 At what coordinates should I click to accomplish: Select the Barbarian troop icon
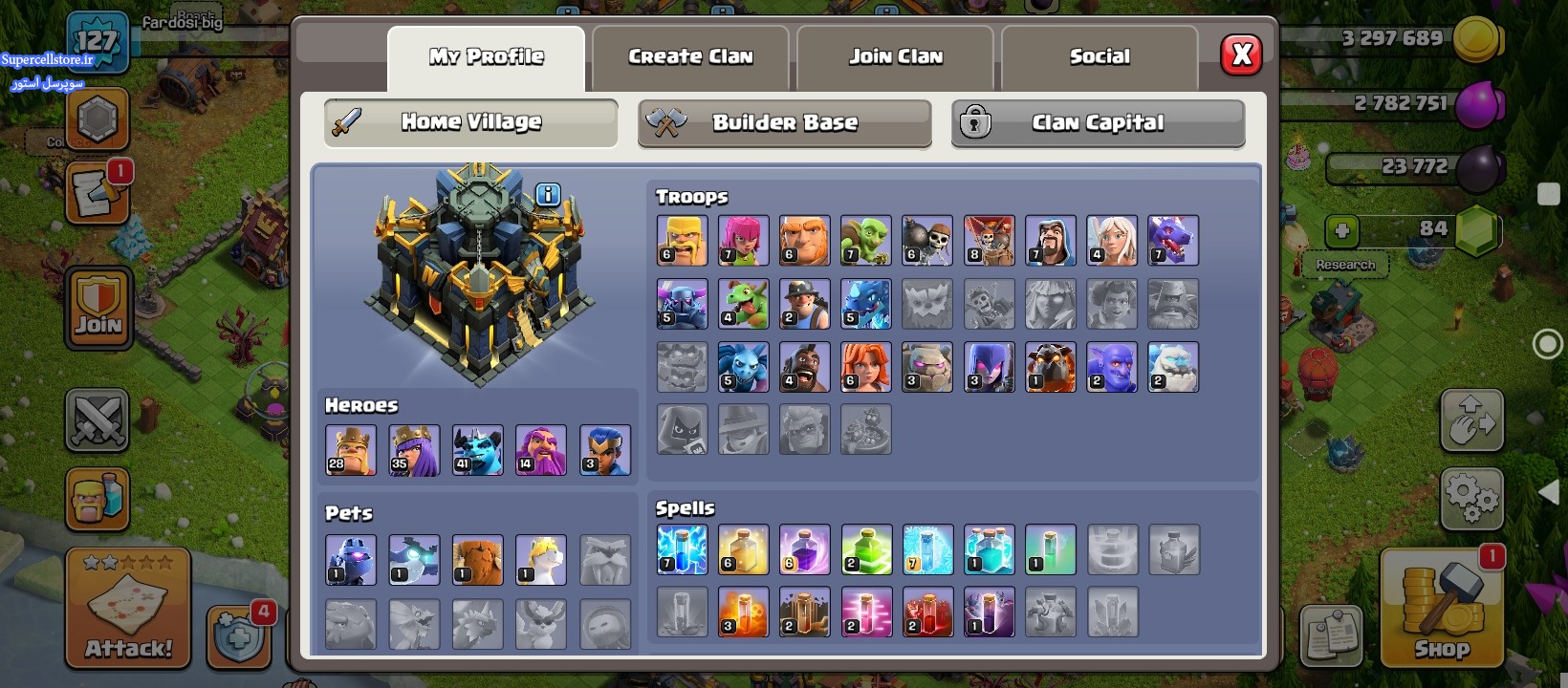coord(682,240)
